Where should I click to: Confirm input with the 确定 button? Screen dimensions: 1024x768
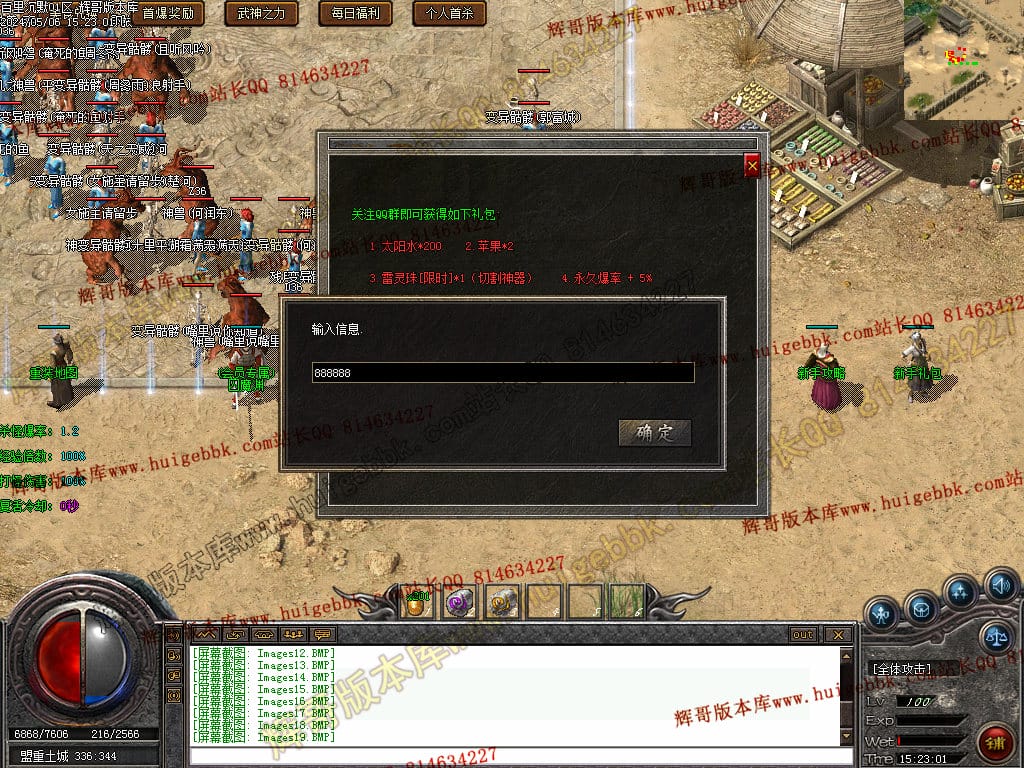point(655,433)
